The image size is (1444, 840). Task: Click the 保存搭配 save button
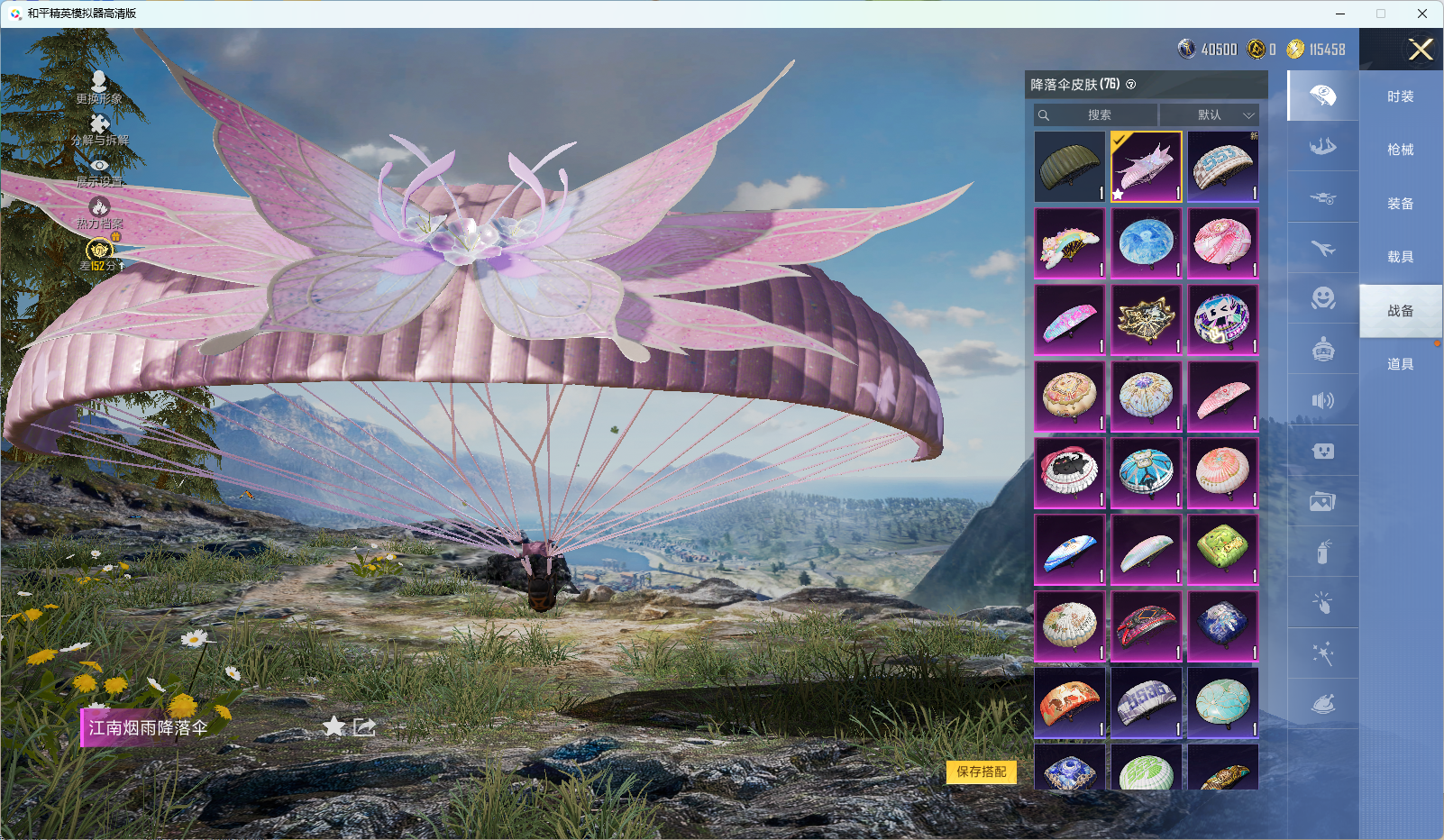click(x=981, y=772)
